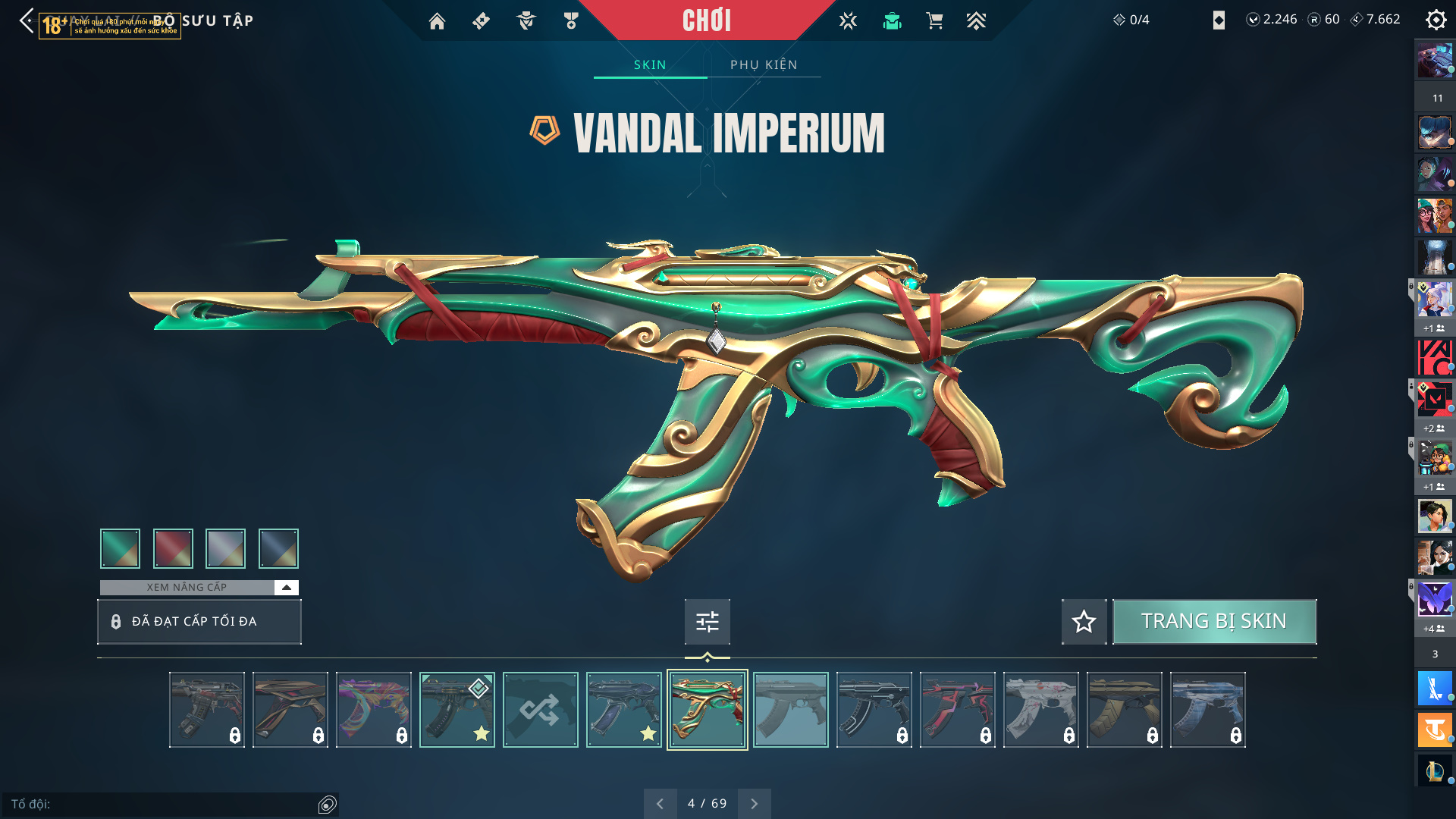Open settings gear icon

[1436, 20]
